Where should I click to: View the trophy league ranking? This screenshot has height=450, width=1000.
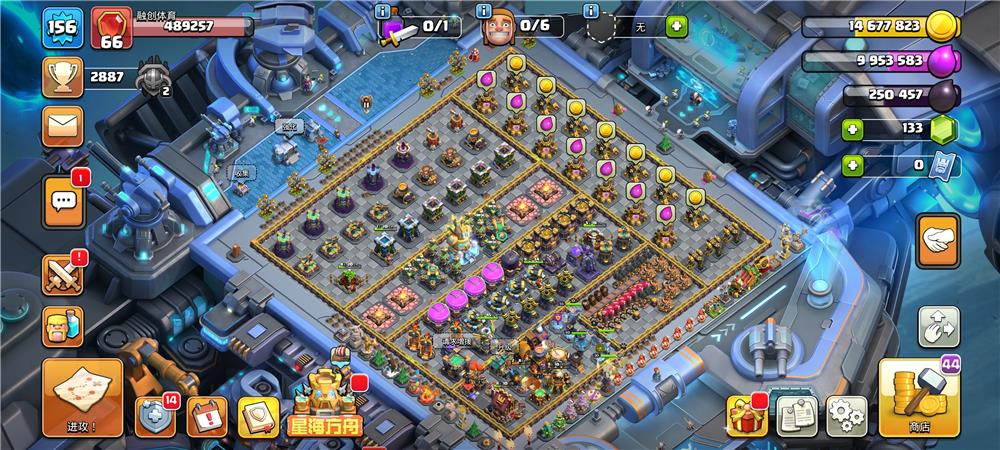pyautogui.click(x=62, y=77)
